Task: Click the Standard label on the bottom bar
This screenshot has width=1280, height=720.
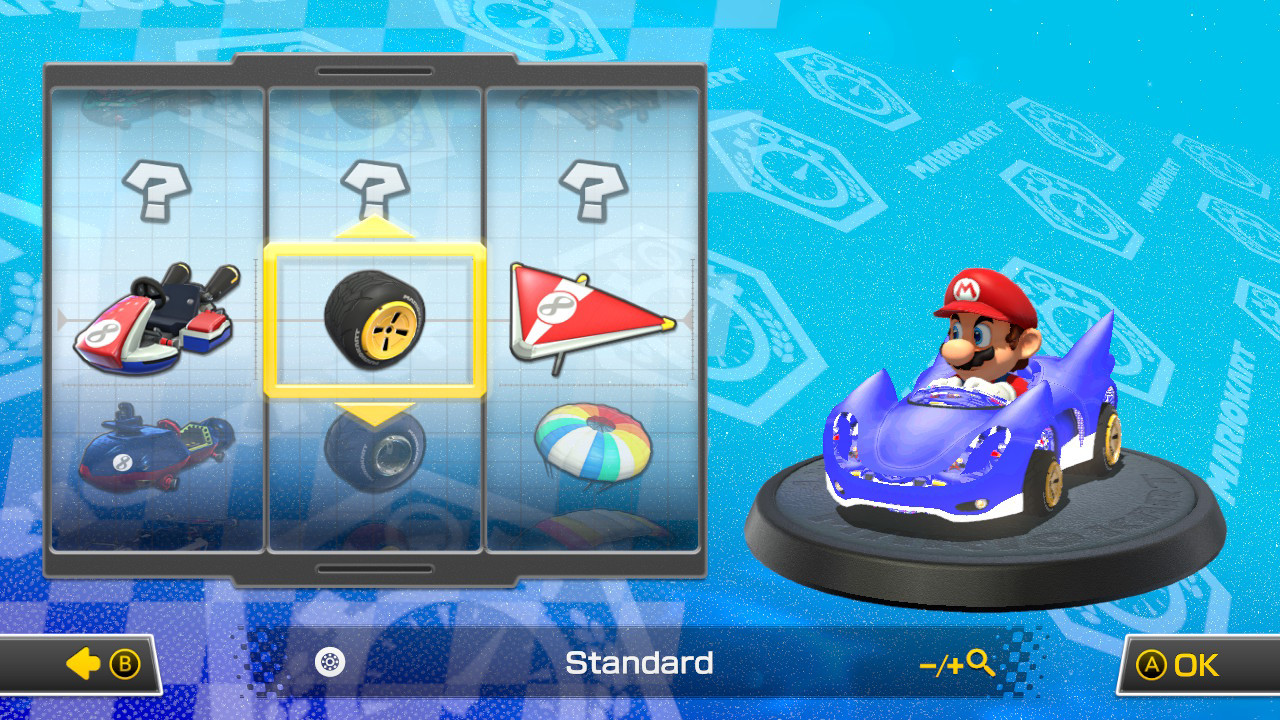Action: coord(639,662)
